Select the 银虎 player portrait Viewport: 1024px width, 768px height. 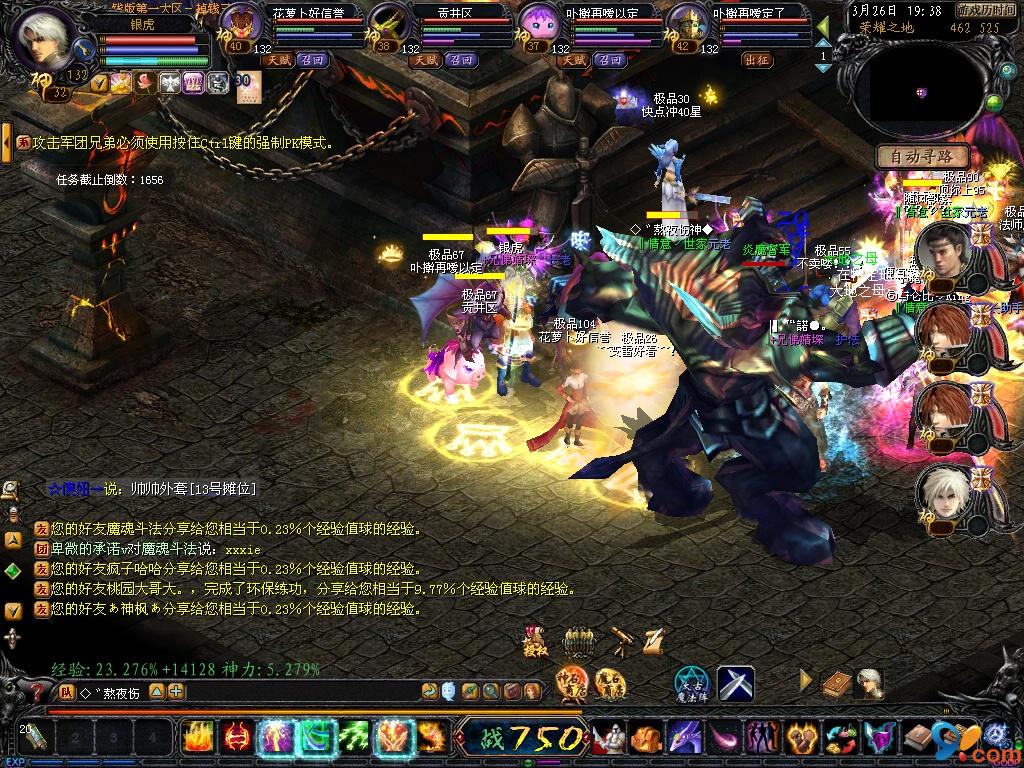[45, 38]
